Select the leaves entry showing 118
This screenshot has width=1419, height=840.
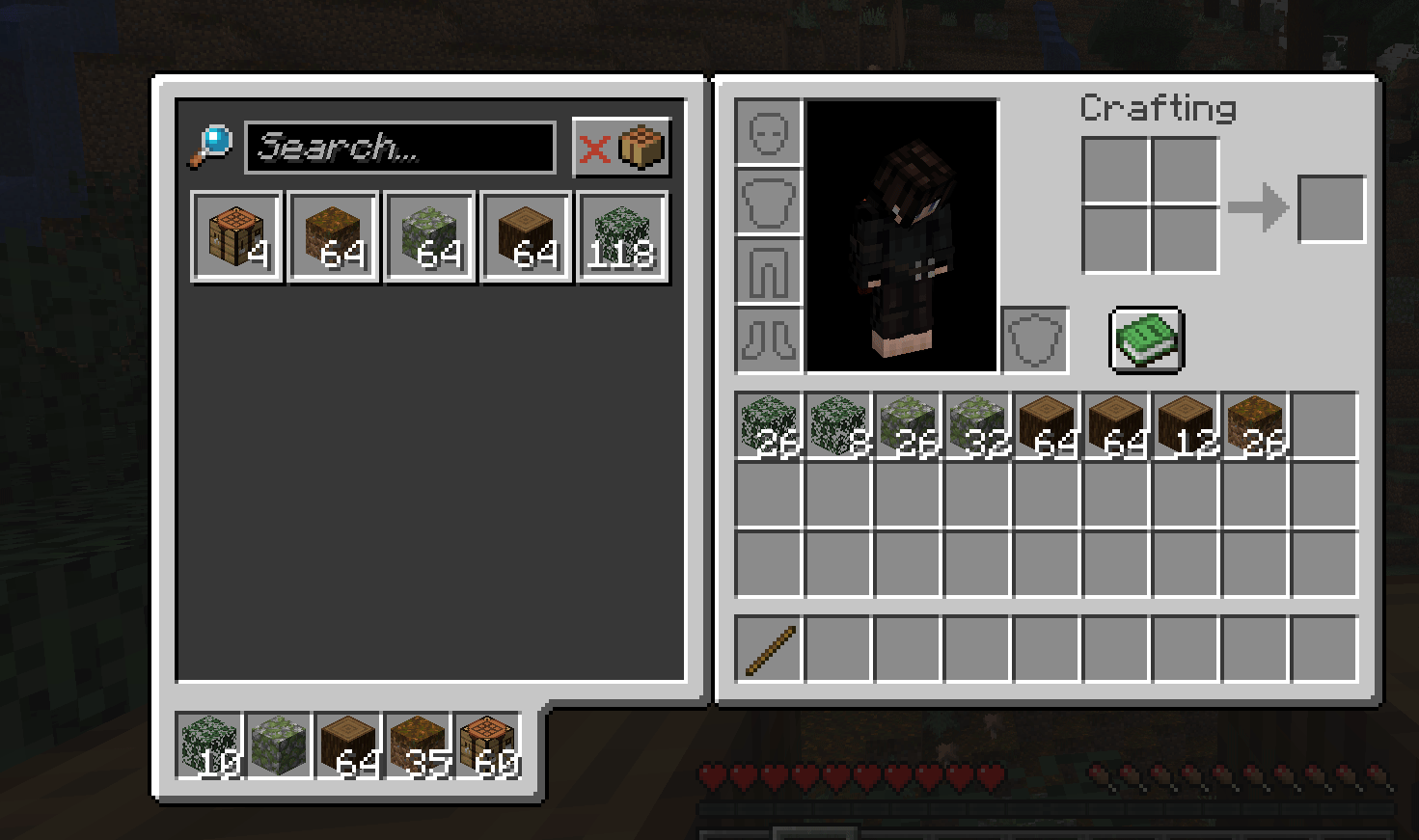[622, 236]
